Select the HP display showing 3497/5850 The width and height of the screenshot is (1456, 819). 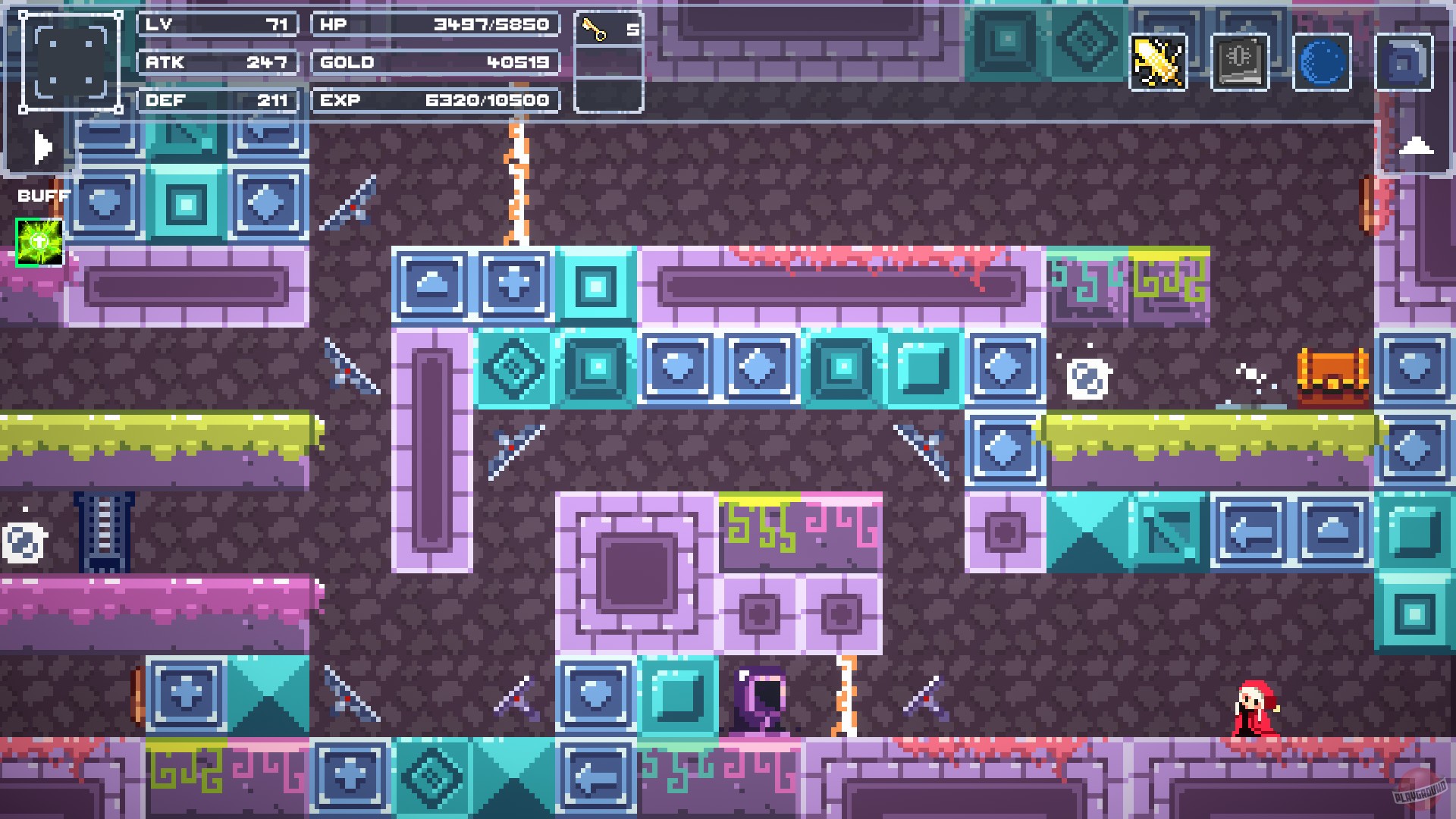click(436, 24)
